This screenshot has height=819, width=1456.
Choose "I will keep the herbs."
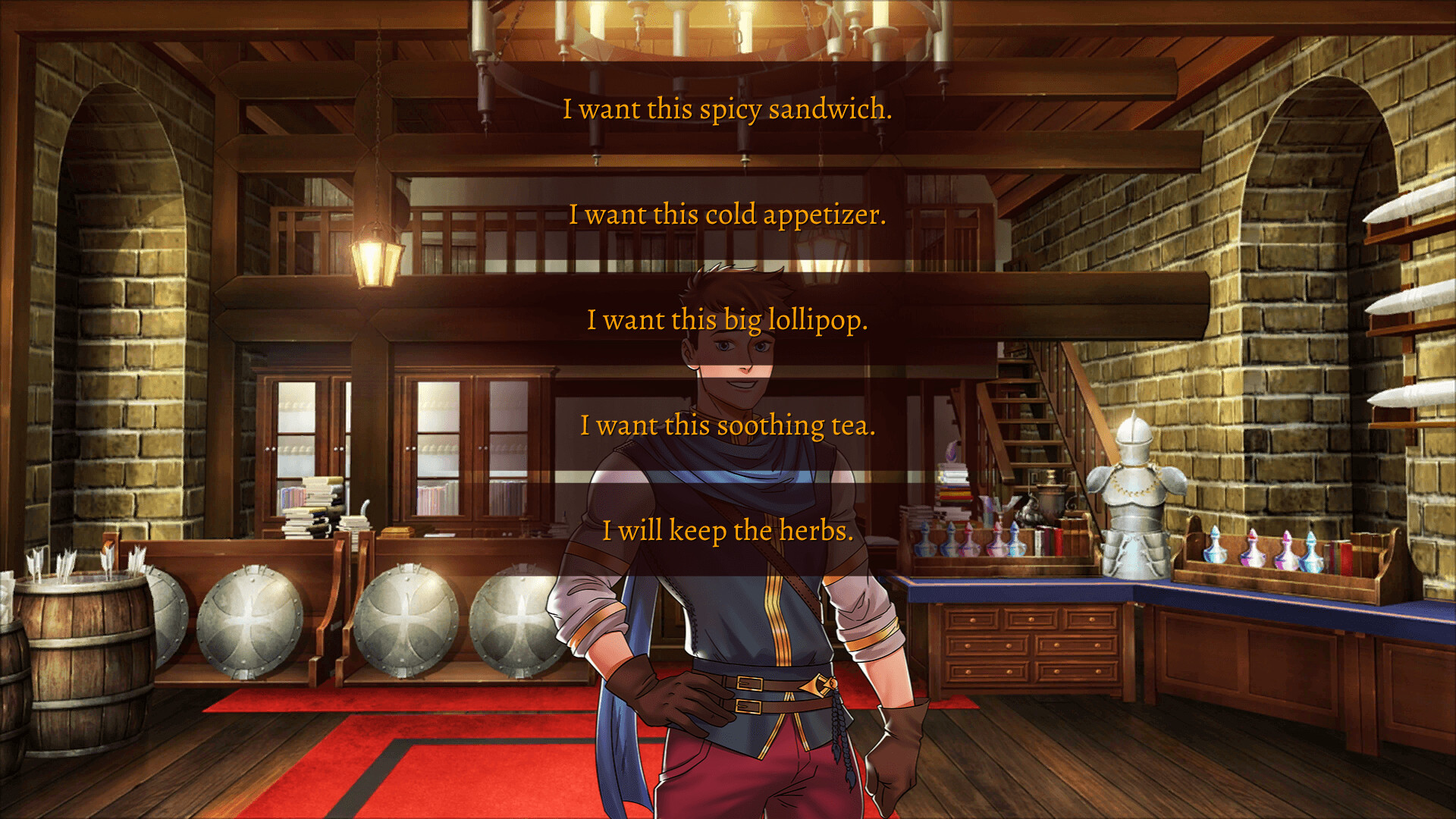click(728, 531)
